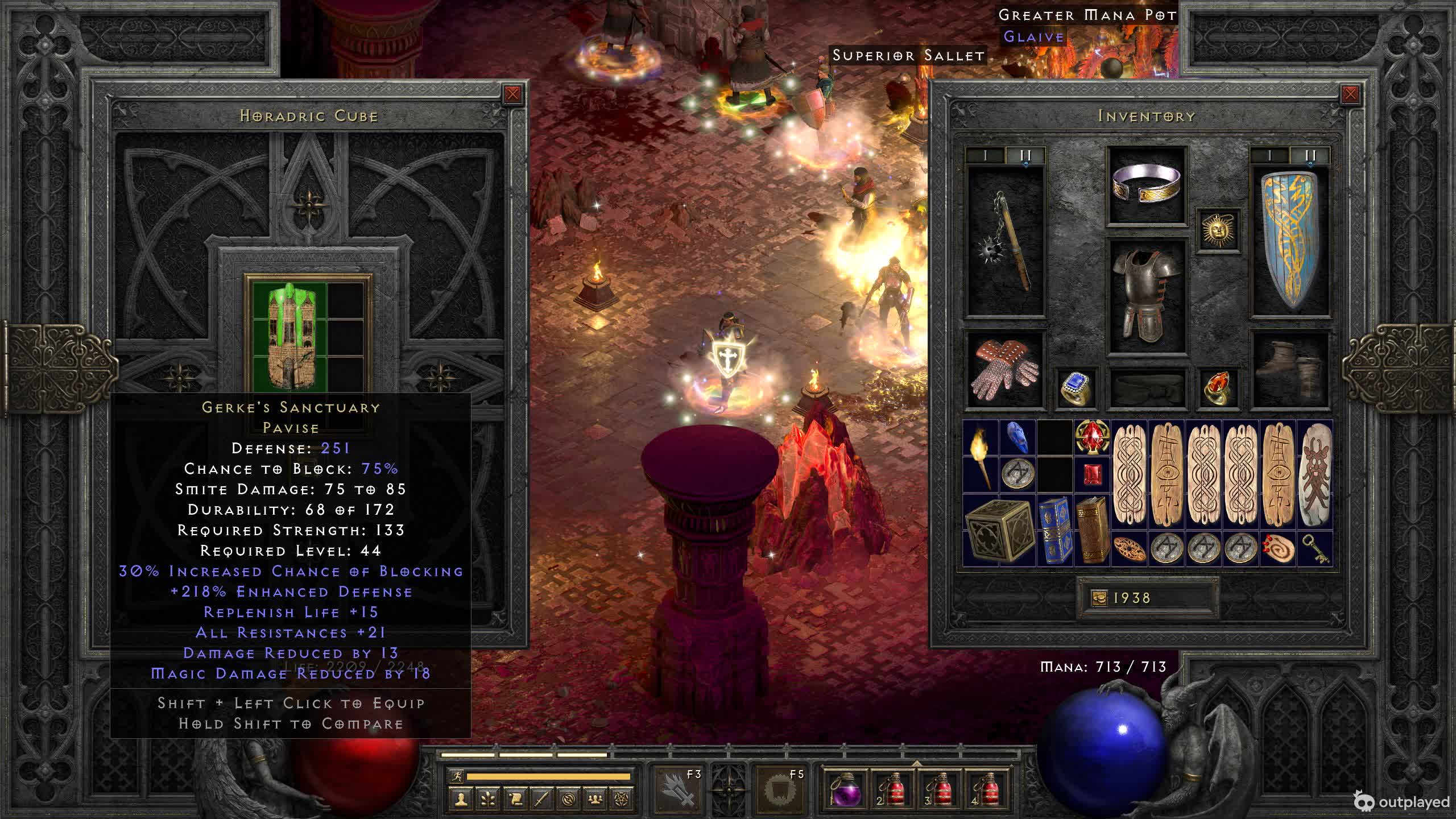Close the Inventory panel
The image size is (1456, 819).
coord(1350,94)
